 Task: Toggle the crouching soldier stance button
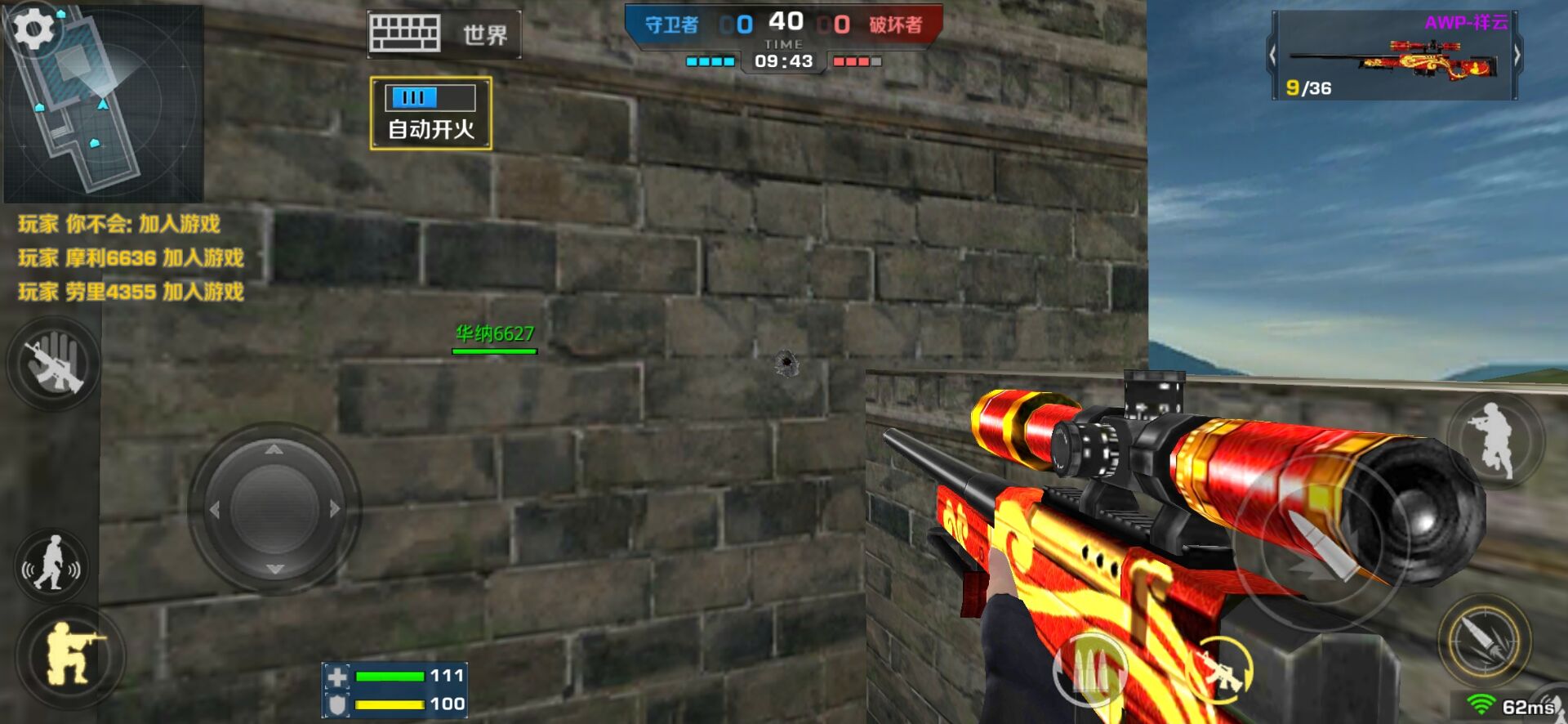tap(70, 655)
